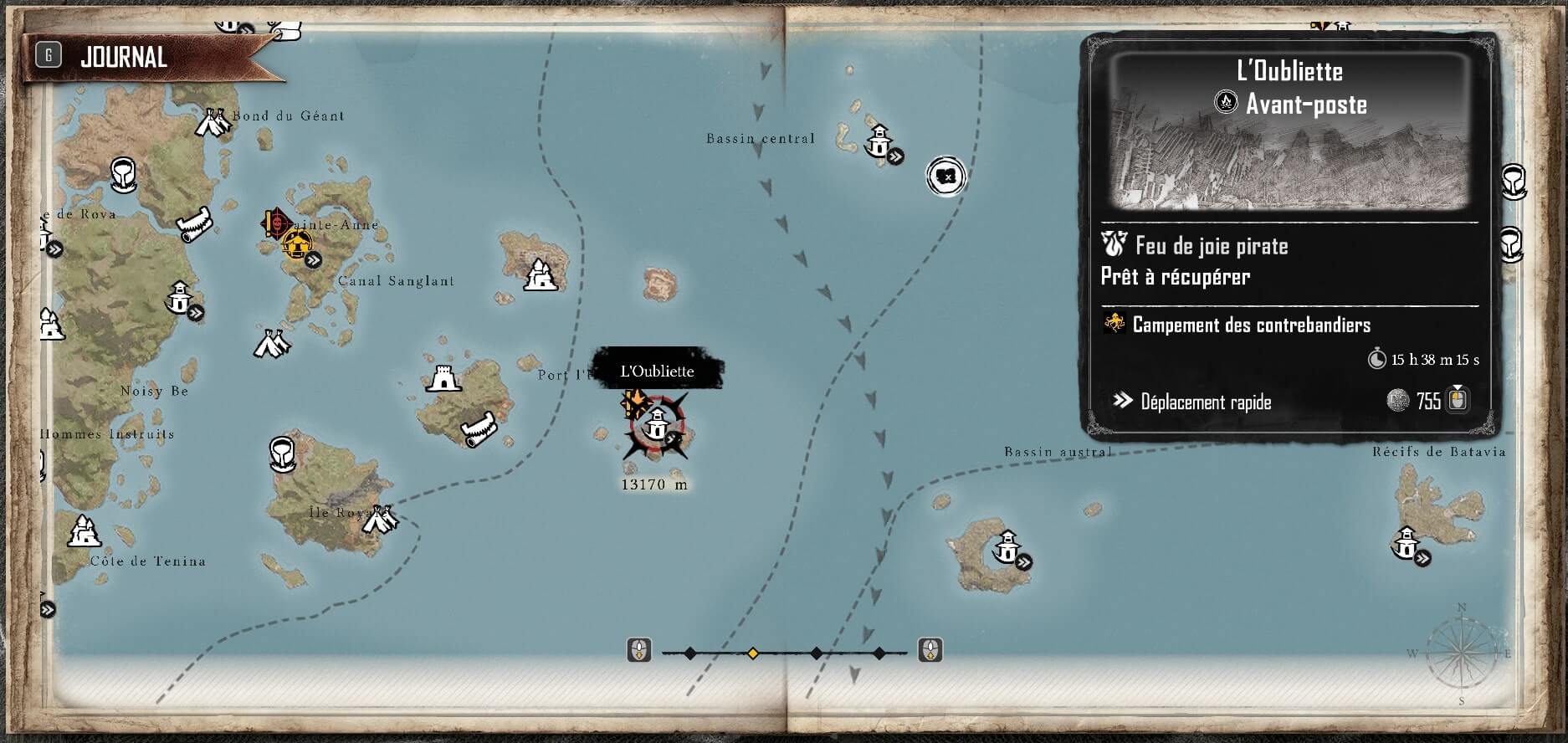Screen dimensions: 1568x743
Task: Fast travel via Déplacement rapide
Action: coord(1206,402)
